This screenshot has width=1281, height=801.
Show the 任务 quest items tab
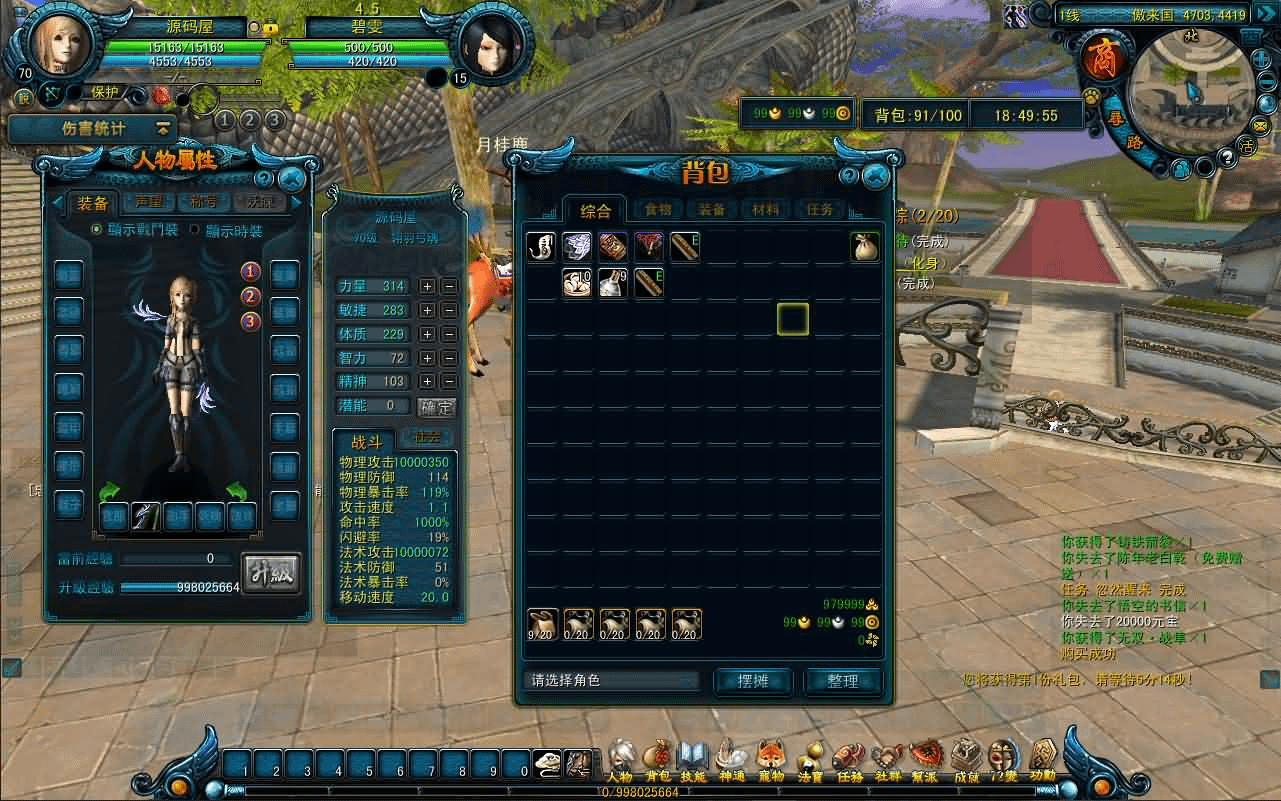[819, 210]
